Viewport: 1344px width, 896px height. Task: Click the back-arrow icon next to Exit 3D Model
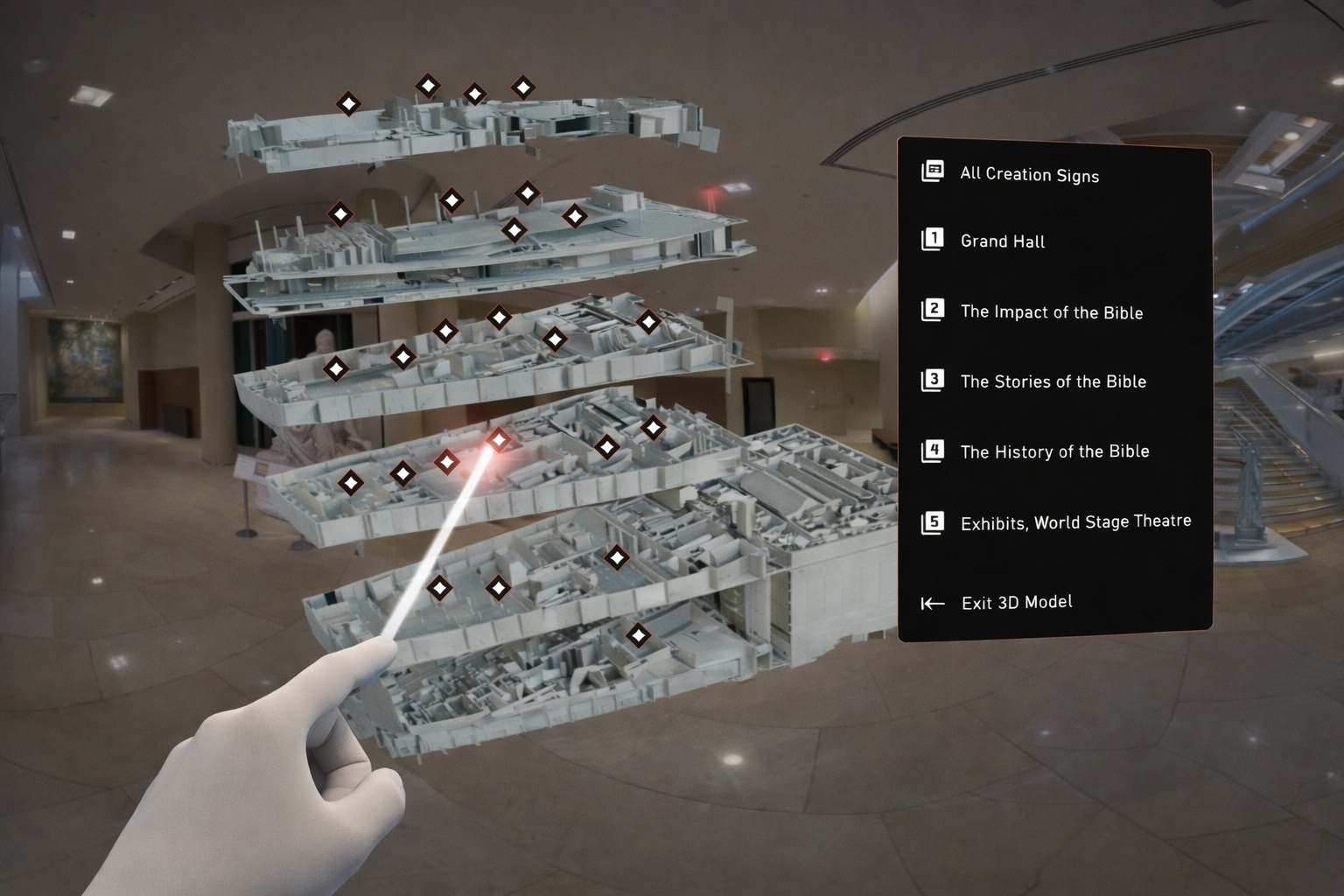(x=932, y=602)
